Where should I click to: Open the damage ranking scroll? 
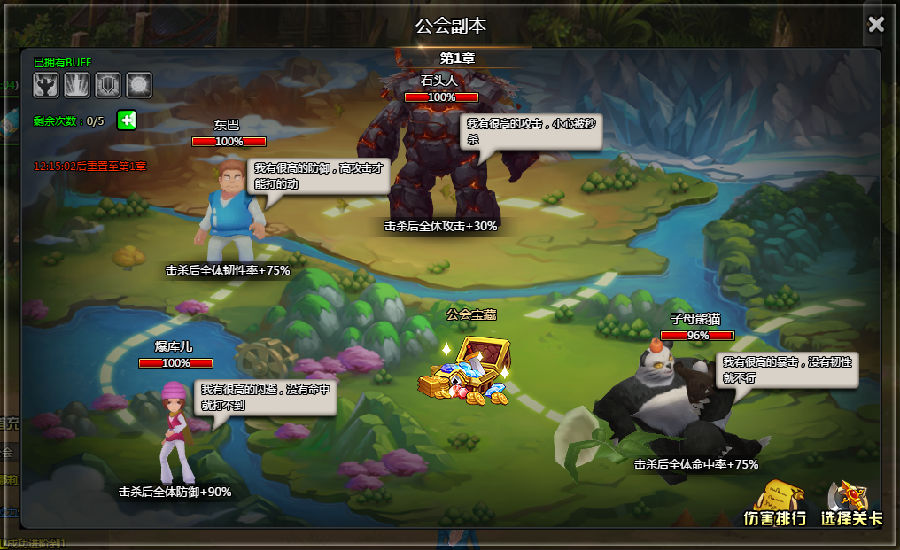click(776, 503)
